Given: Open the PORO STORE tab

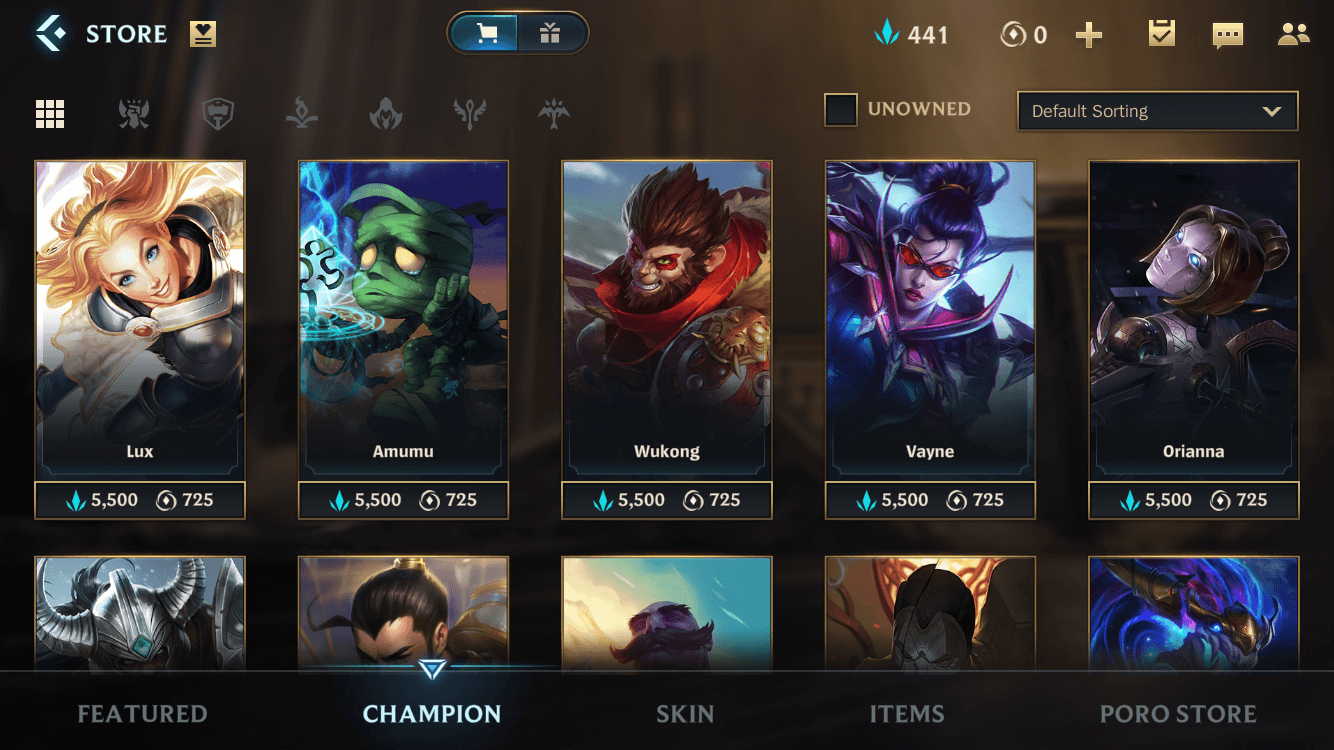Looking at the screenshot, I should click(1178, 713).
